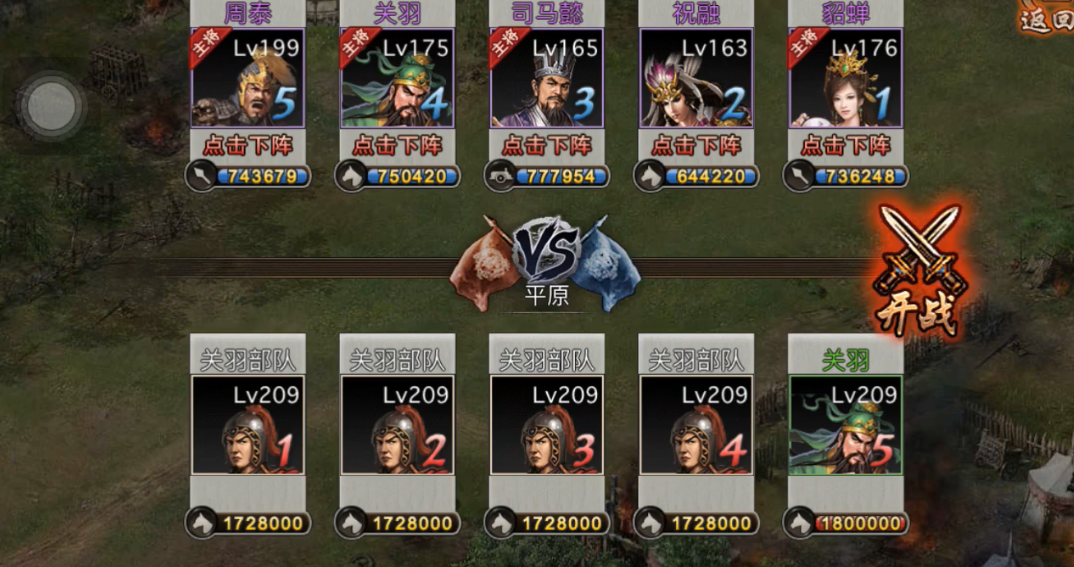
Task: Select the 司马懿 general card
Action: [546, 78]
